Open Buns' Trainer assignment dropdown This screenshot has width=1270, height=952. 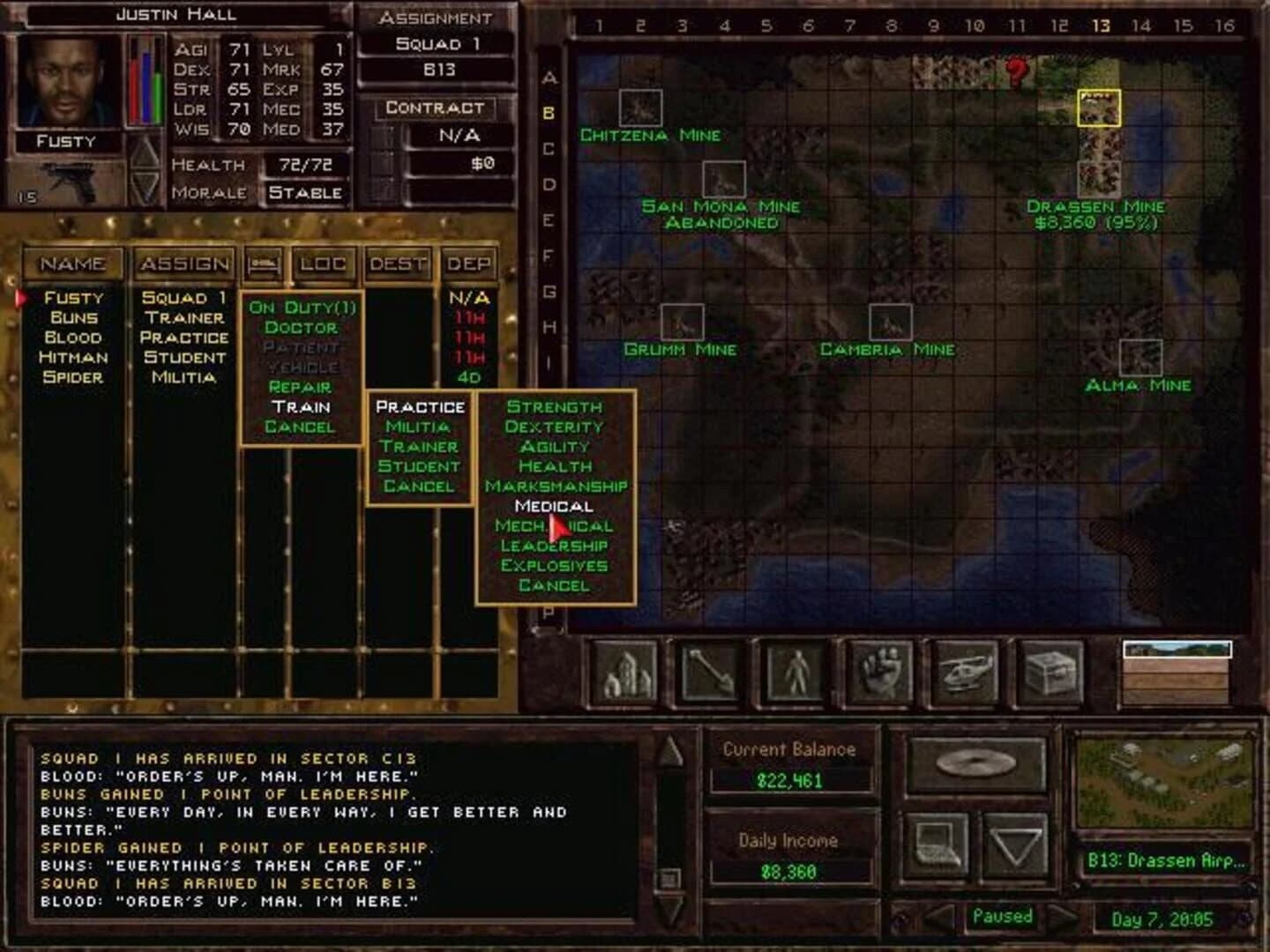[183, 318]
